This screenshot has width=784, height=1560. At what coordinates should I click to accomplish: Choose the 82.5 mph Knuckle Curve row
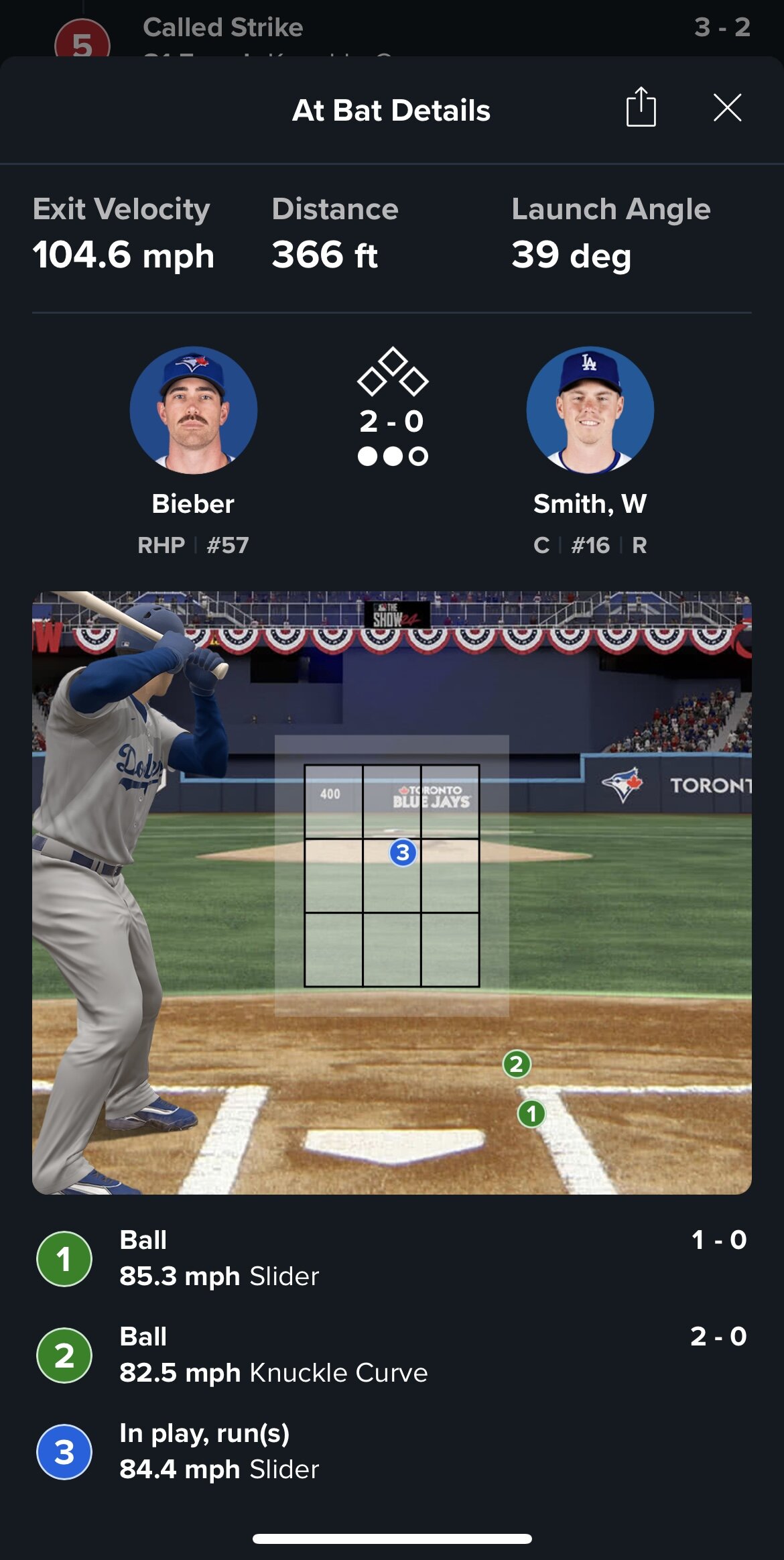point(391,1355)
